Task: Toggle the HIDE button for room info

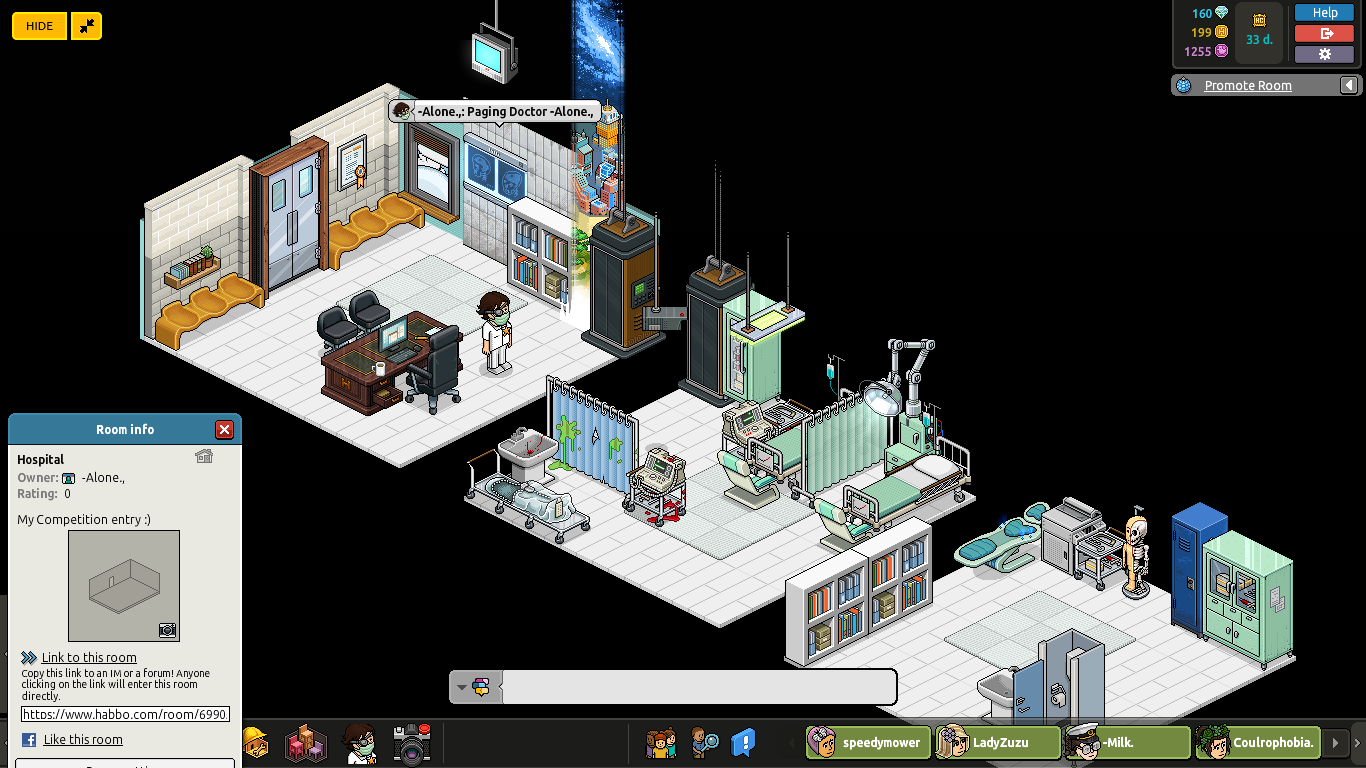Action: click(39, 25)
